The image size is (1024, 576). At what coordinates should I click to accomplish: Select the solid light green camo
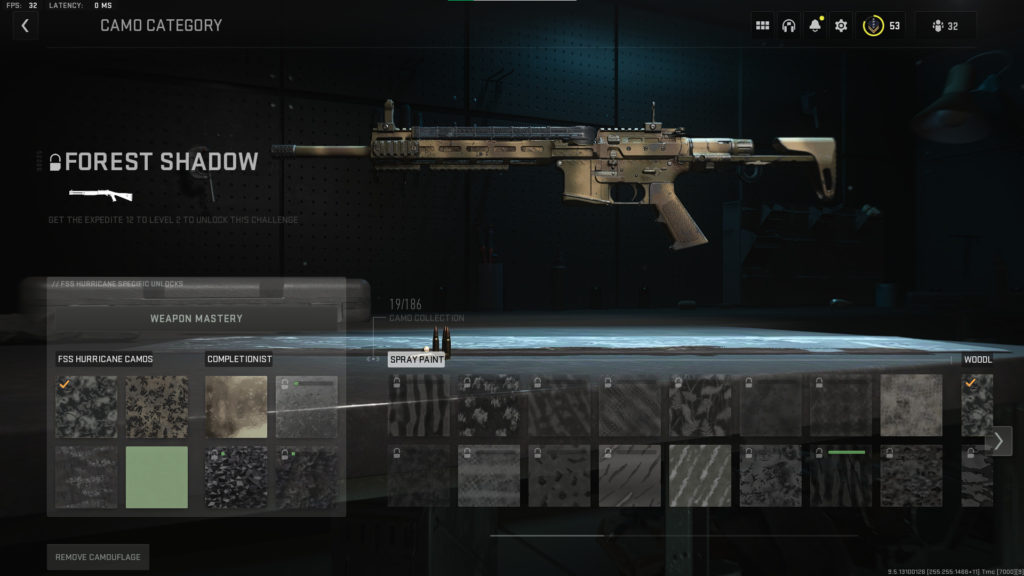pos(157,477)
